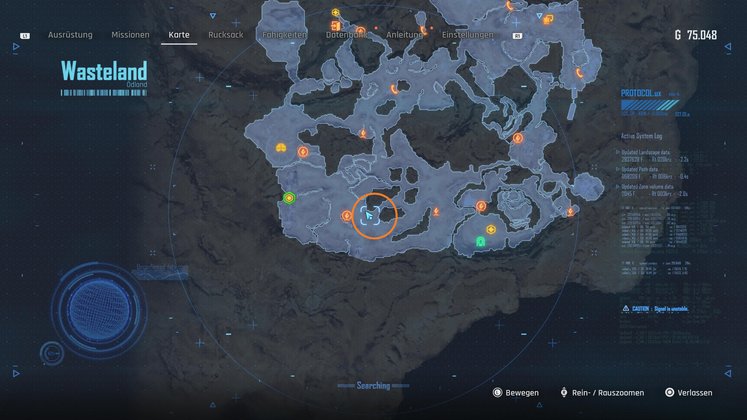Switch to the Ausrüstung tab
The width and height of the screenshot is (747, 420).
click(70, 35)
